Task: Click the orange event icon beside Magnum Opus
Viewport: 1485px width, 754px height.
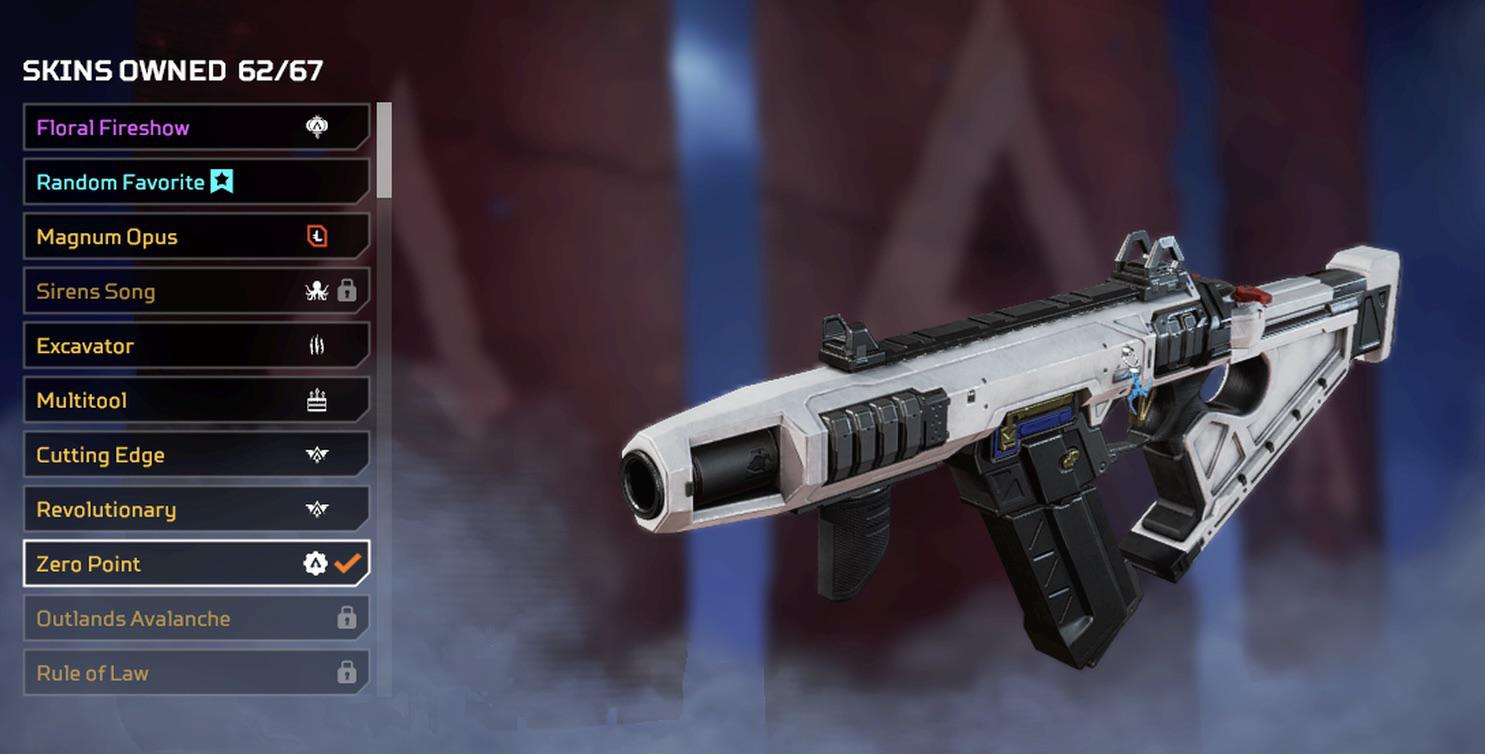Action: 314,236
